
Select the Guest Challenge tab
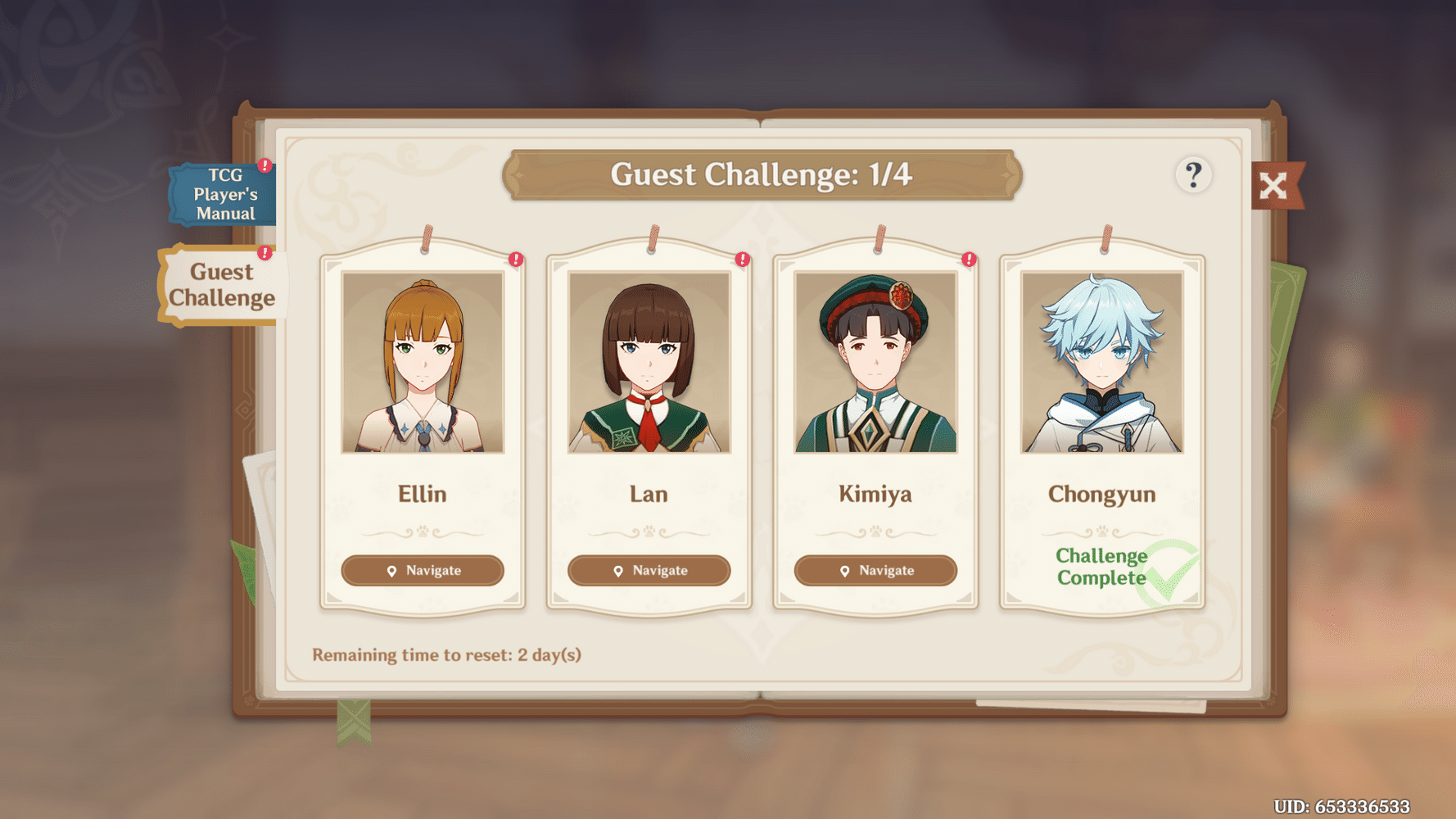[x=221, y=285]
